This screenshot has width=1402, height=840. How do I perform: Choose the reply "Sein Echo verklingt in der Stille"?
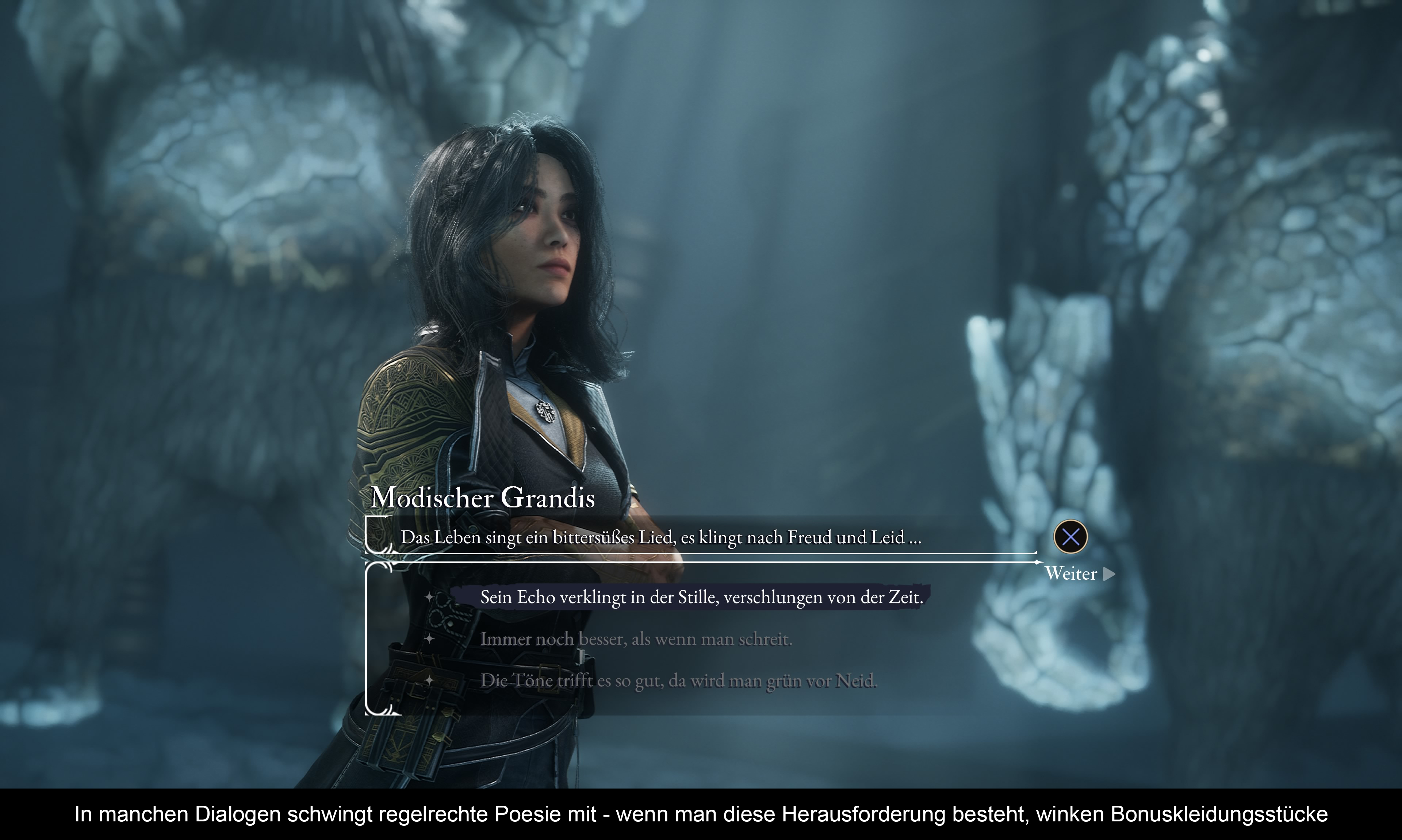[x=701, y=597]
